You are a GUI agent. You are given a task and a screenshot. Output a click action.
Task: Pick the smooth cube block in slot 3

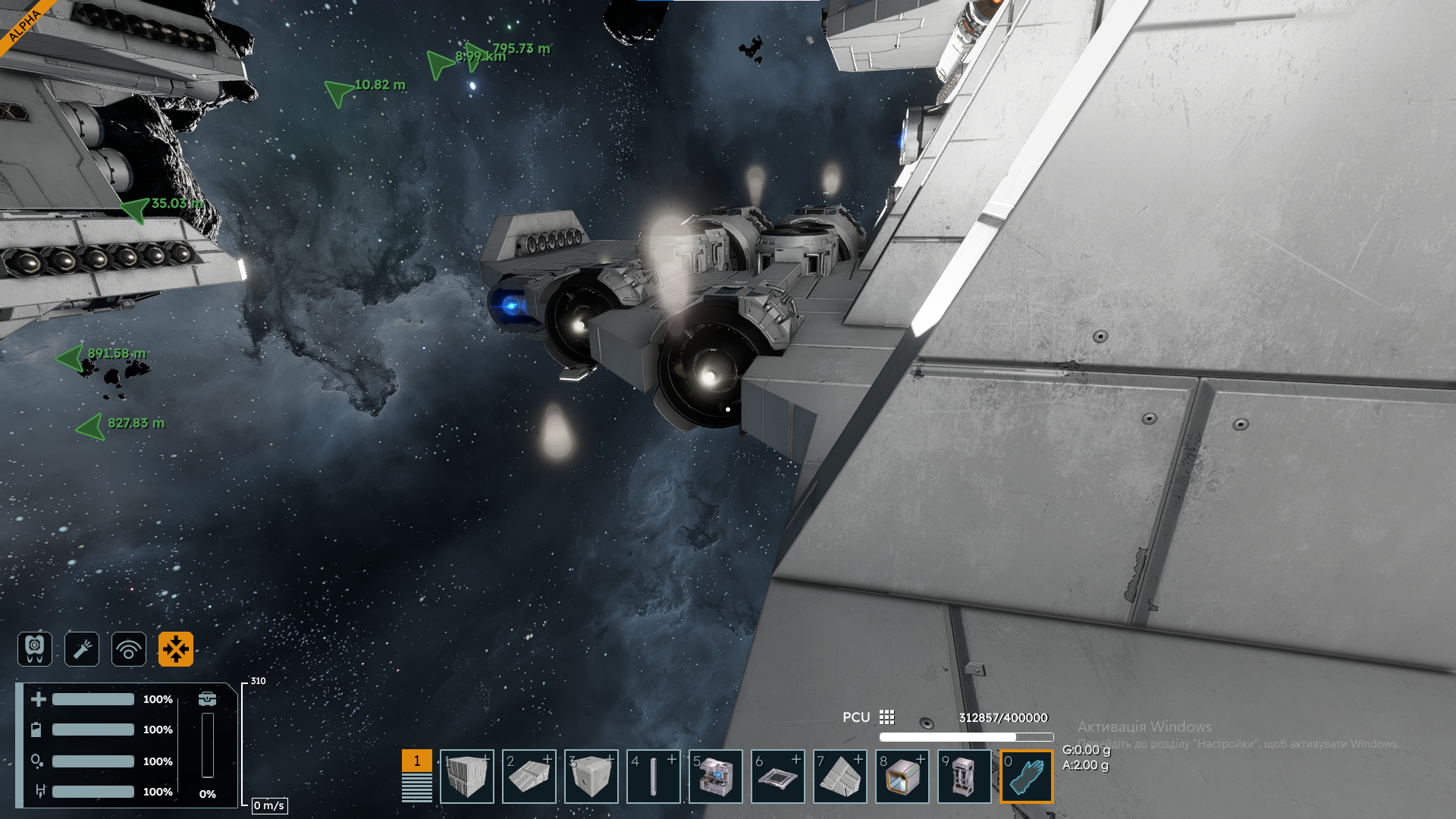click(591, 777)
